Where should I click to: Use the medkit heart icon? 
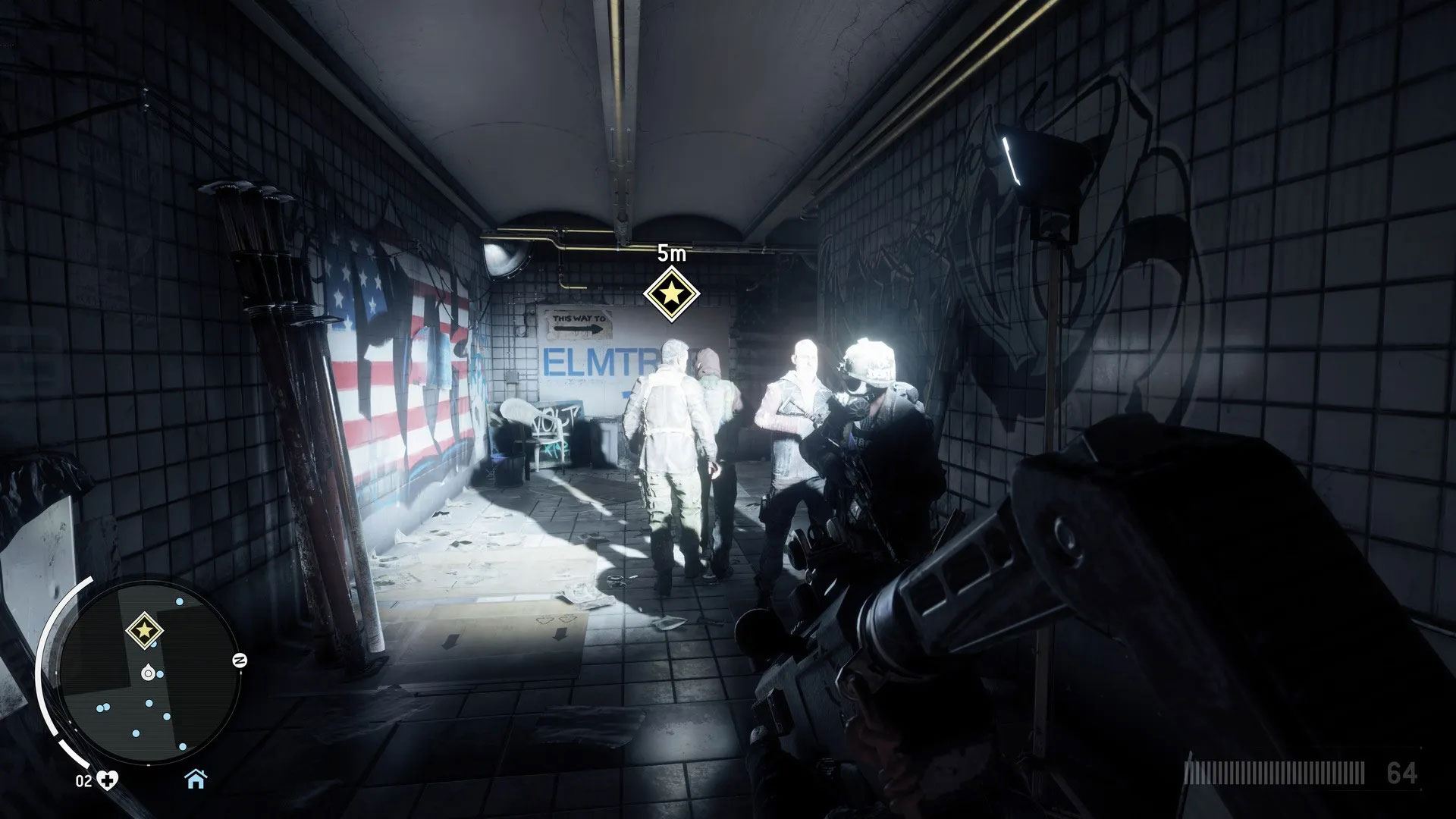point(112,780)
